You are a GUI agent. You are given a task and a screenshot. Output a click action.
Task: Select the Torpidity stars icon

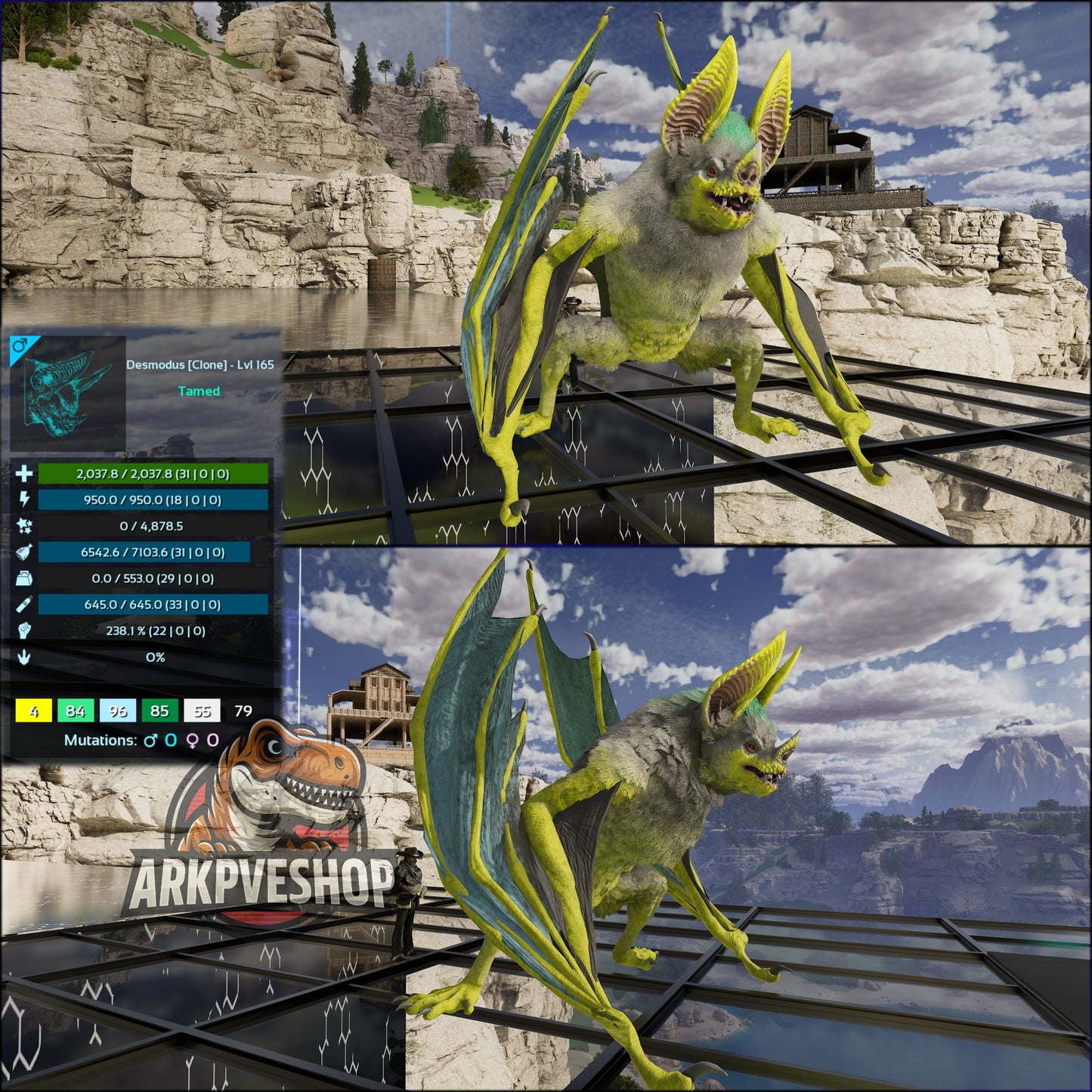click(x=25, y=526)
